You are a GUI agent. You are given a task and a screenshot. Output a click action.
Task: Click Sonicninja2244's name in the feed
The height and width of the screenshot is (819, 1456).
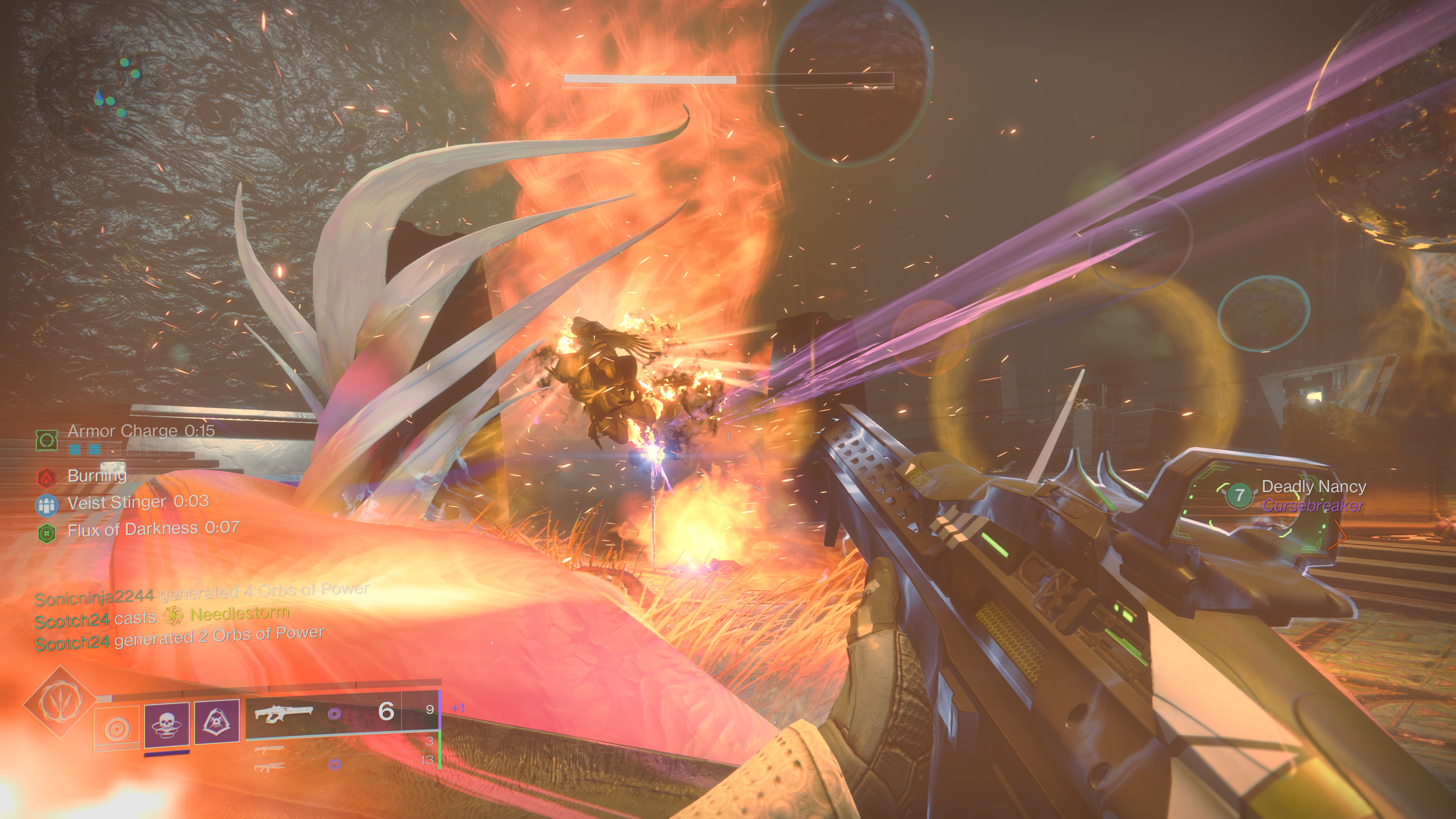click(94, 597)
